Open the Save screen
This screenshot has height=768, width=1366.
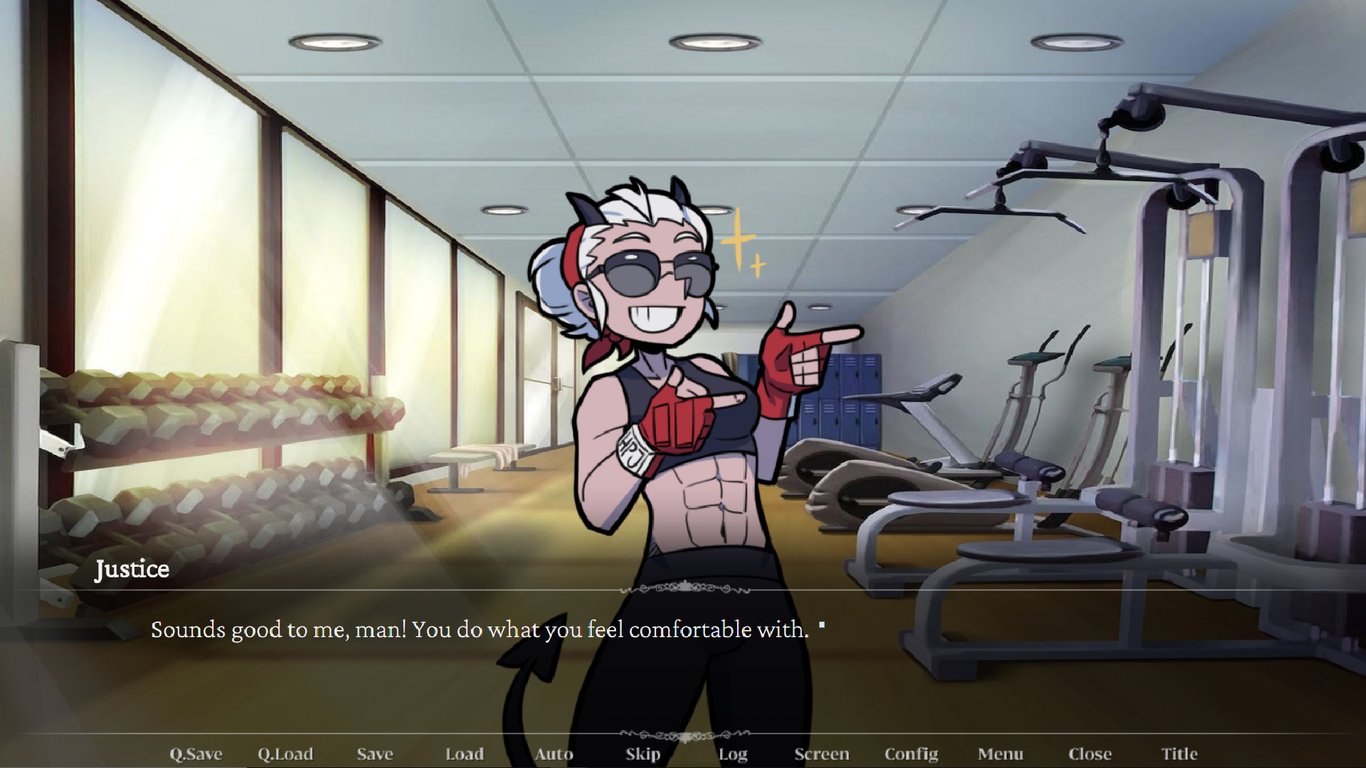(x=374, y=753)
